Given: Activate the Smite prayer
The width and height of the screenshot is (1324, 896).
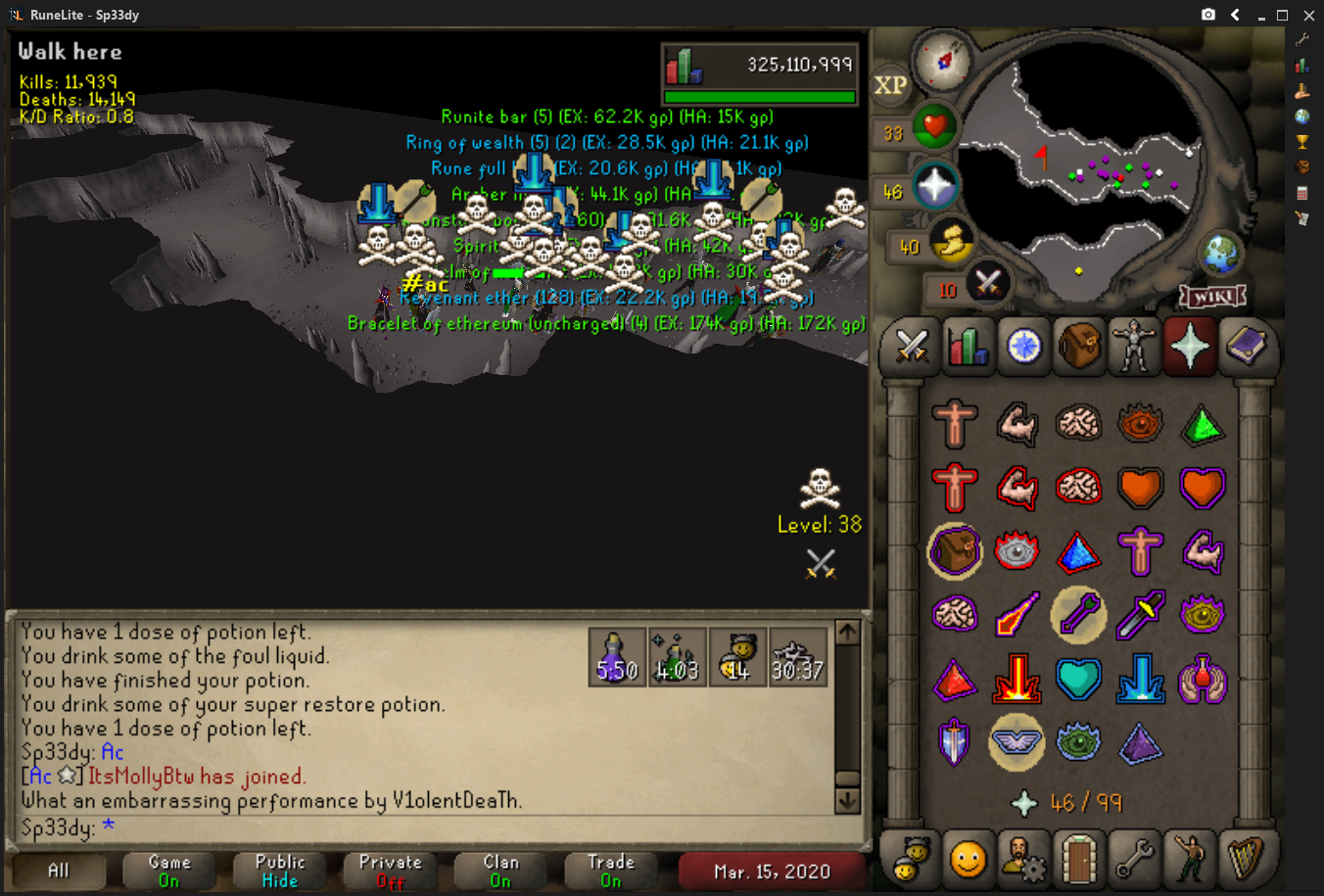Looking at the screenshot, I should coord(1141,679).
